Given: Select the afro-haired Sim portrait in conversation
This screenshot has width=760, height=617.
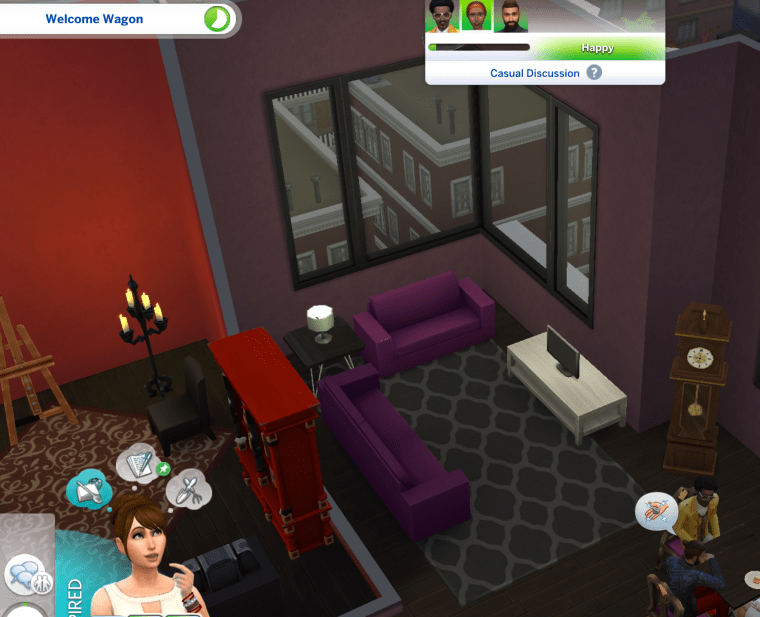Looking at the screenshot, I should pos(442,17).
